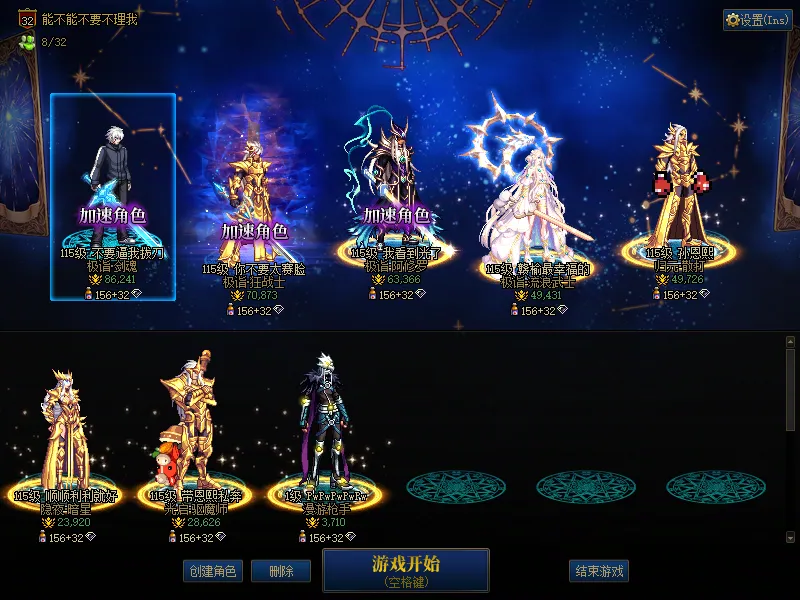The width and height of the screenshot is (800, 600).
Task: End the game with 结束游戏
Action: point(599,571)
